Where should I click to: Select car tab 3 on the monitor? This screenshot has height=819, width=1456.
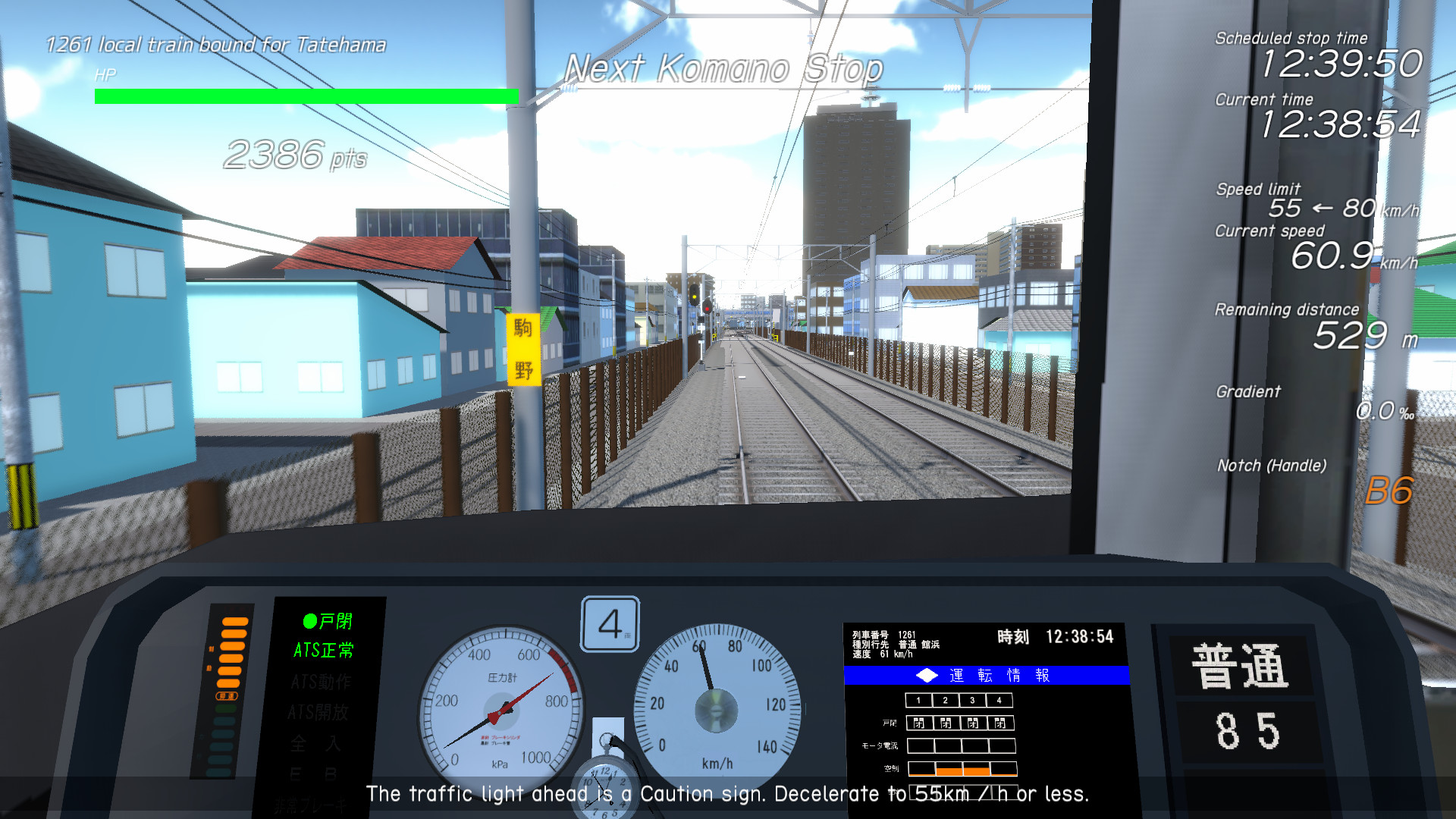coord(971,700)
